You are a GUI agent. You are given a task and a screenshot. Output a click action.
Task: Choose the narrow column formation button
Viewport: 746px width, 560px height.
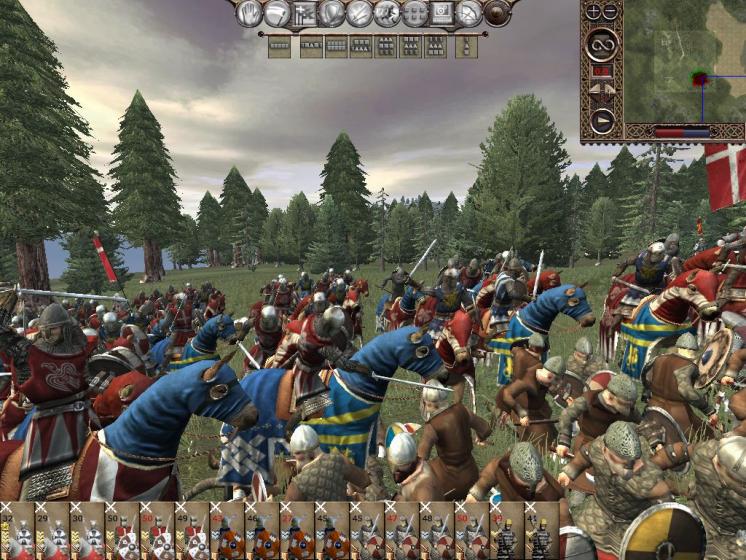466,46
